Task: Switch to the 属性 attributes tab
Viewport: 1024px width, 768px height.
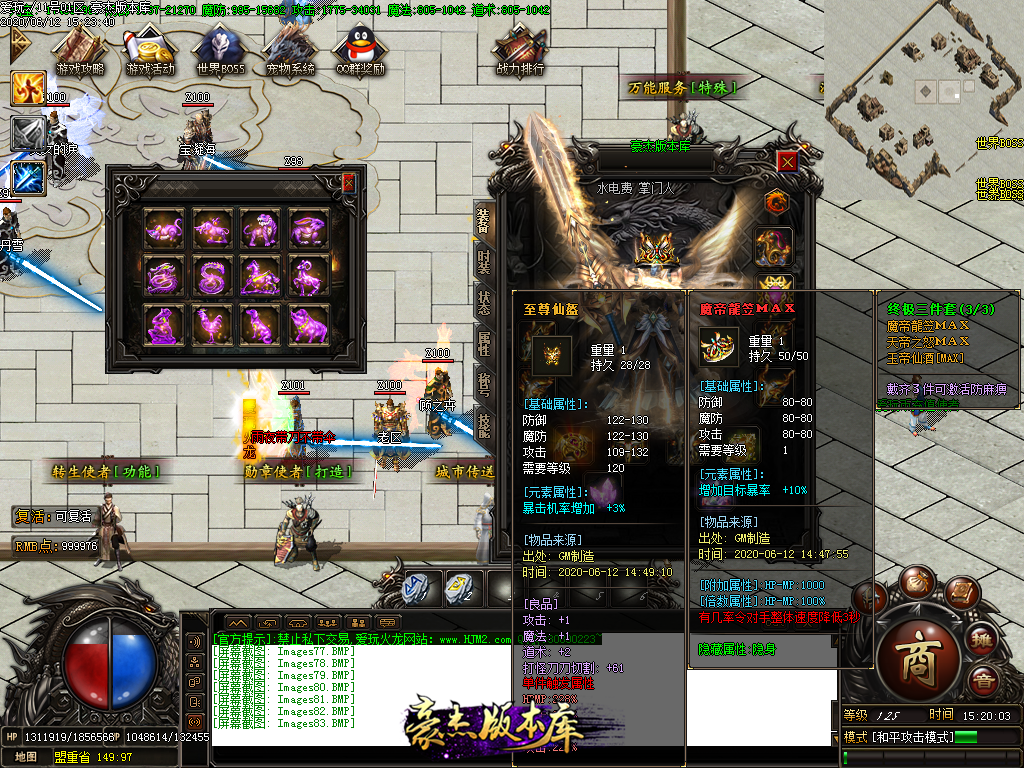Action: [483, 345]
